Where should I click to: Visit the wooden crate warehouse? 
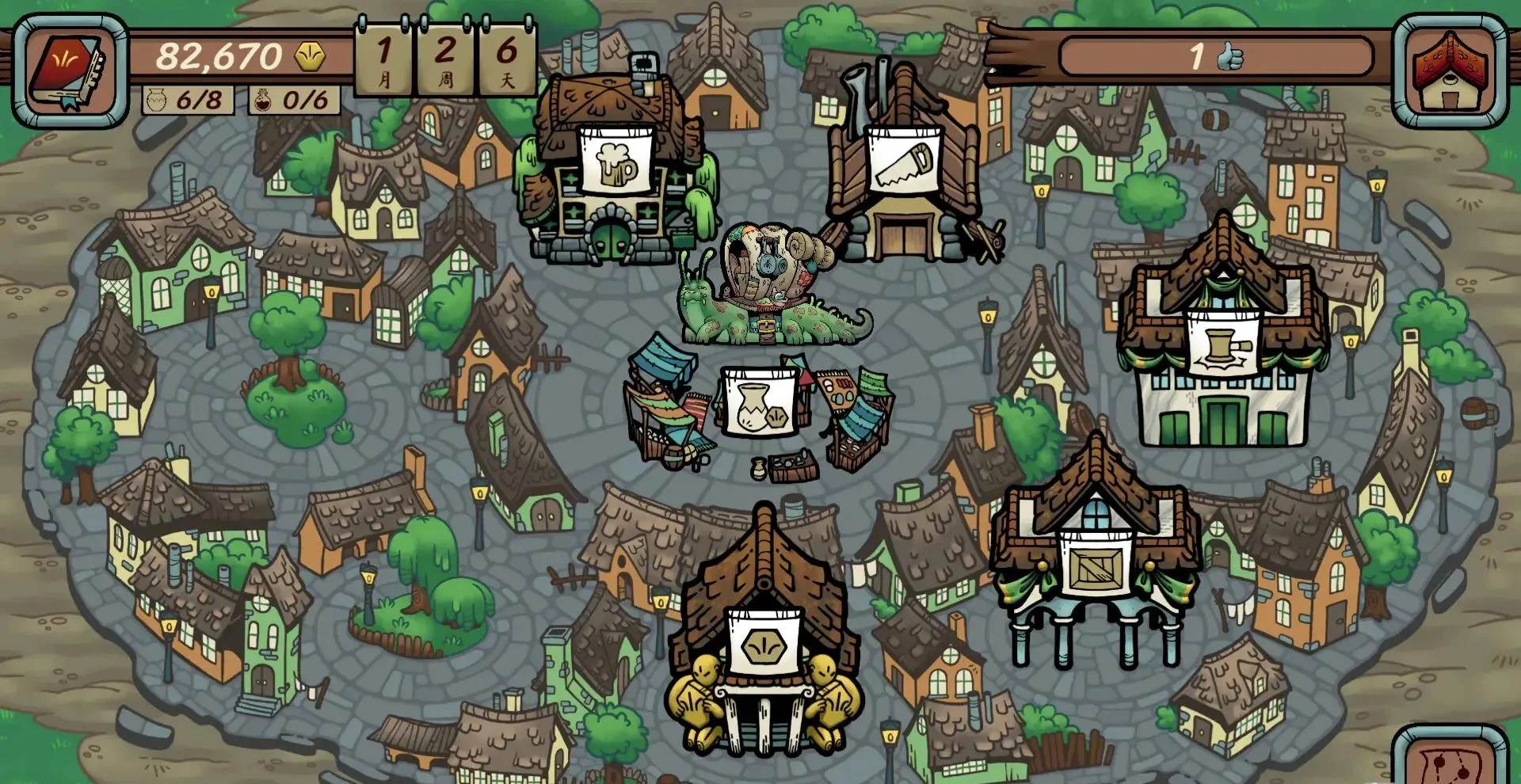[x=1096, y=563]
